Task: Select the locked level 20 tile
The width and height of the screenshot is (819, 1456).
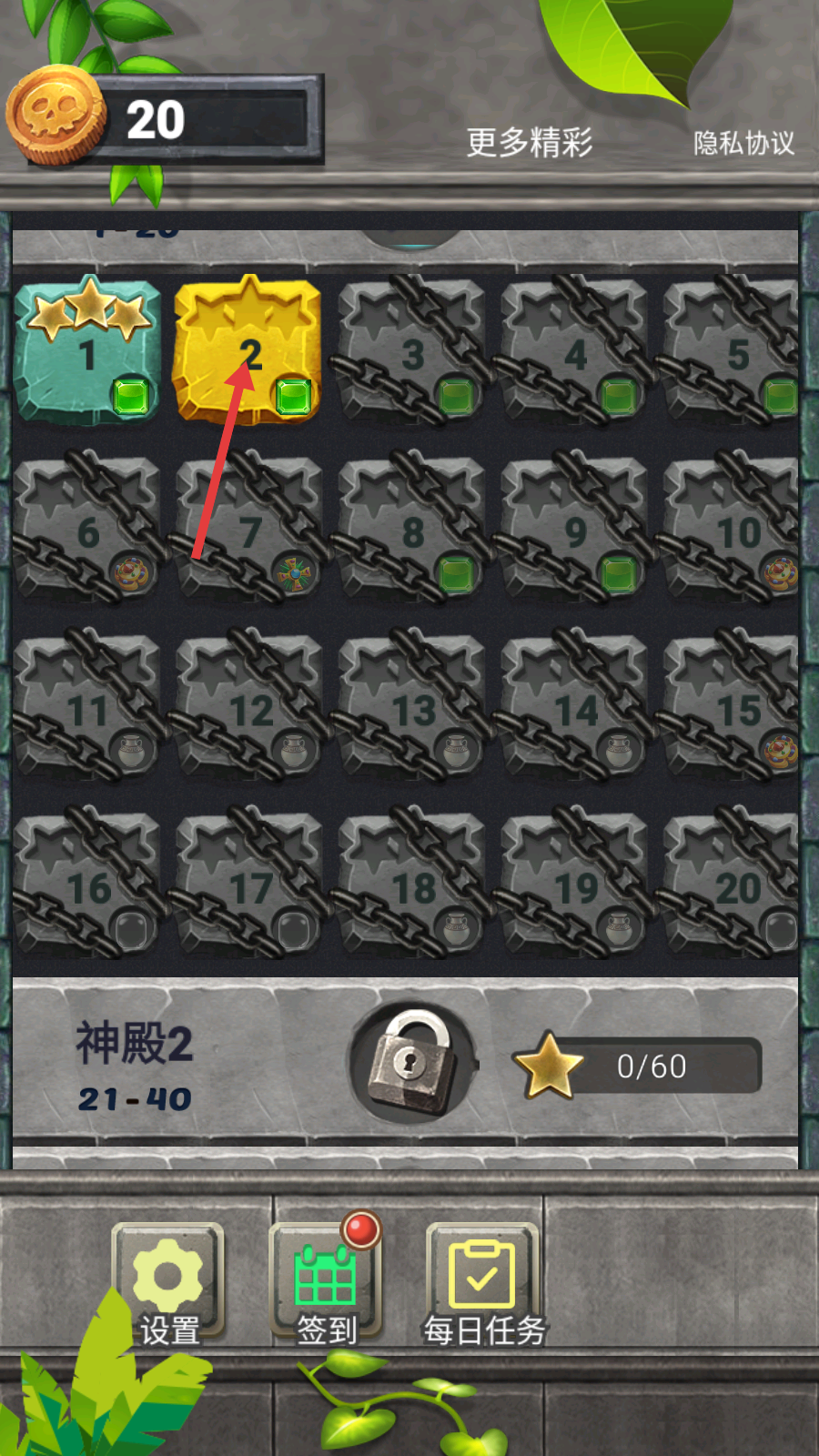Action: coord(733,886)
